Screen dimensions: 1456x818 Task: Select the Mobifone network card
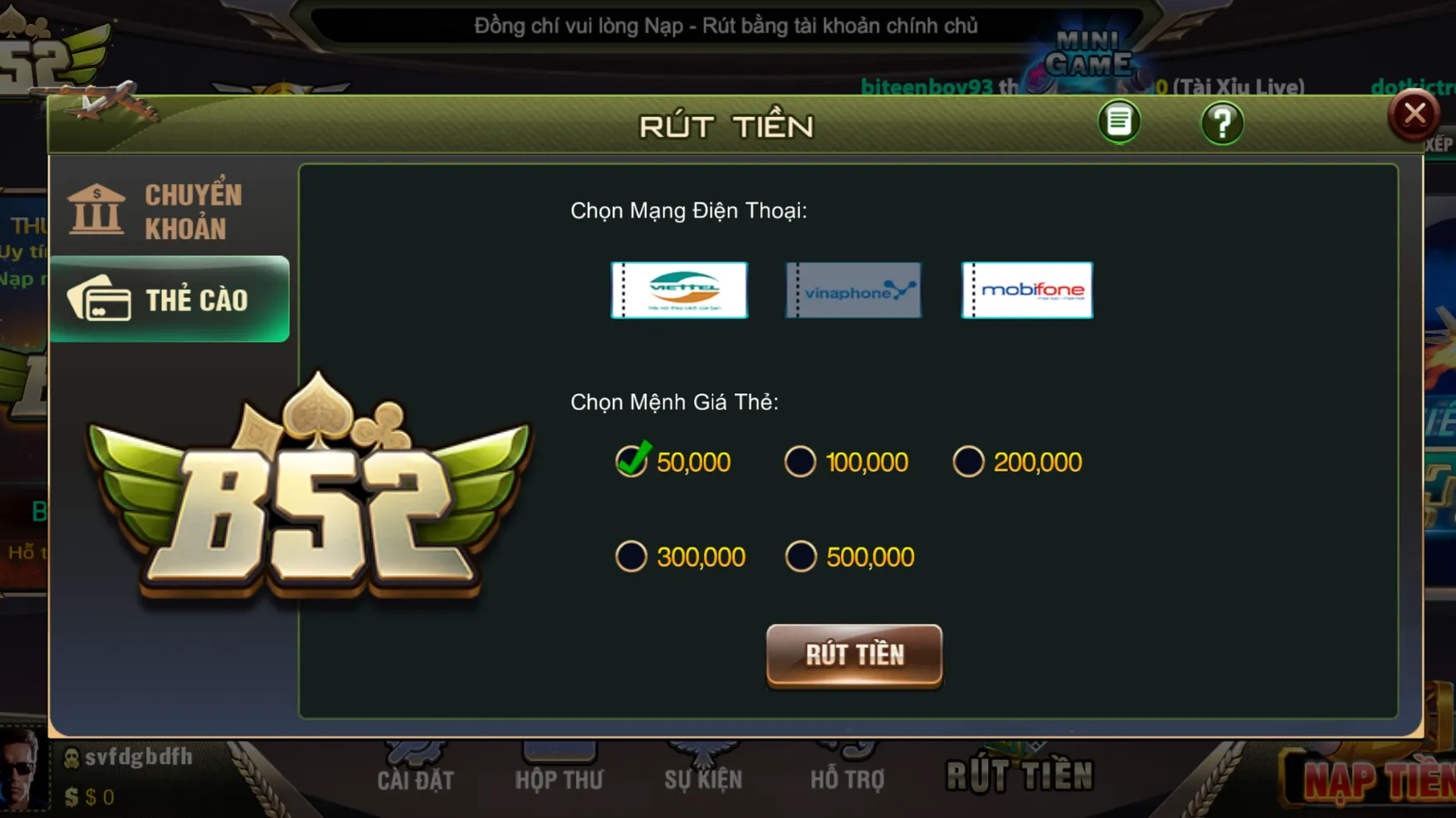1027,290
